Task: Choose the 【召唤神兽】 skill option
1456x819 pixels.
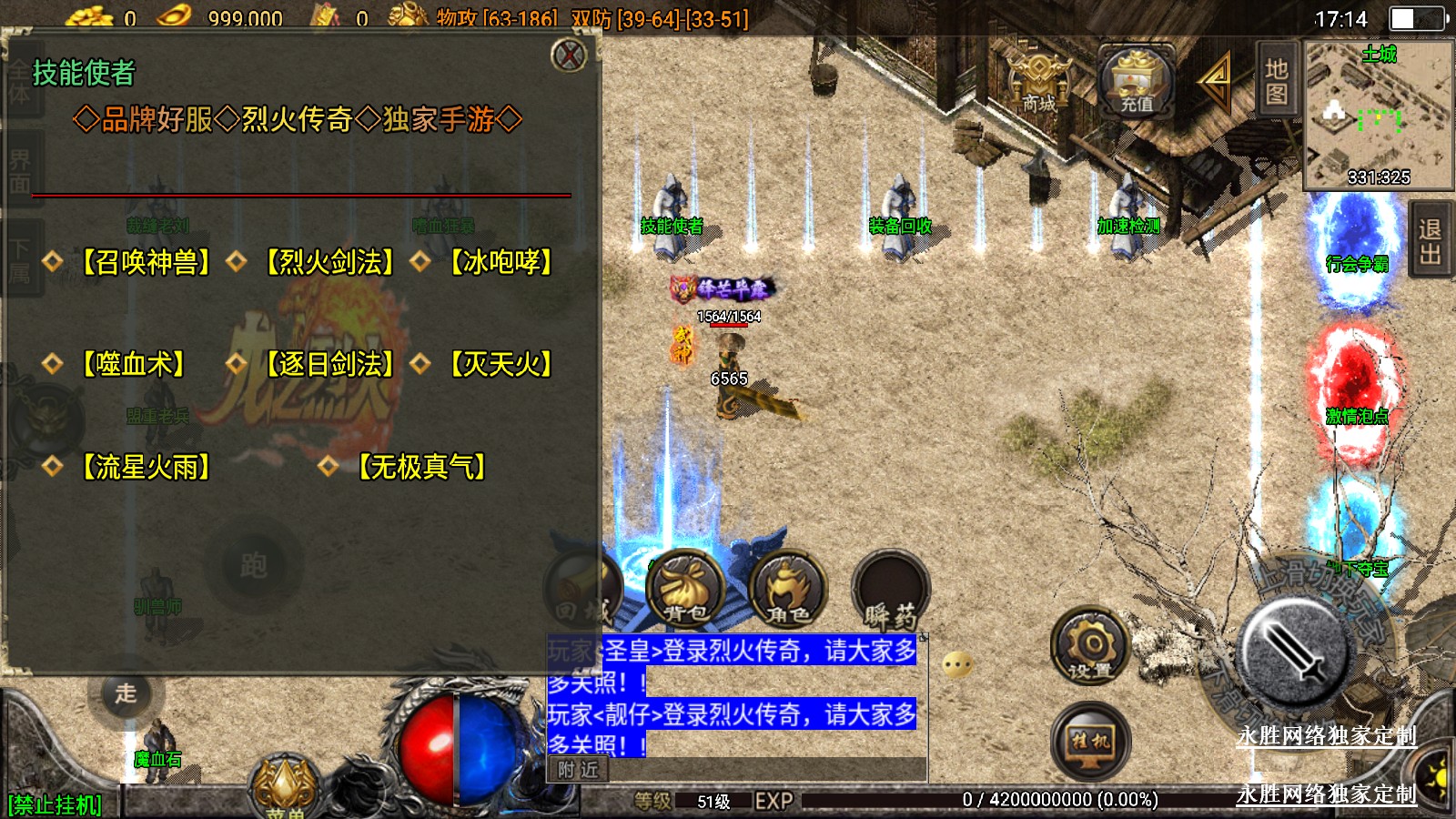Action: click(146, 262)
